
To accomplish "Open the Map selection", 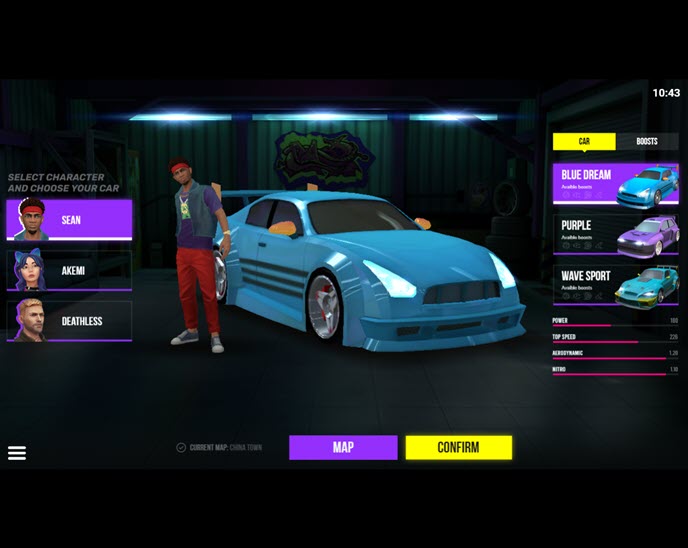I will point(343,447).
